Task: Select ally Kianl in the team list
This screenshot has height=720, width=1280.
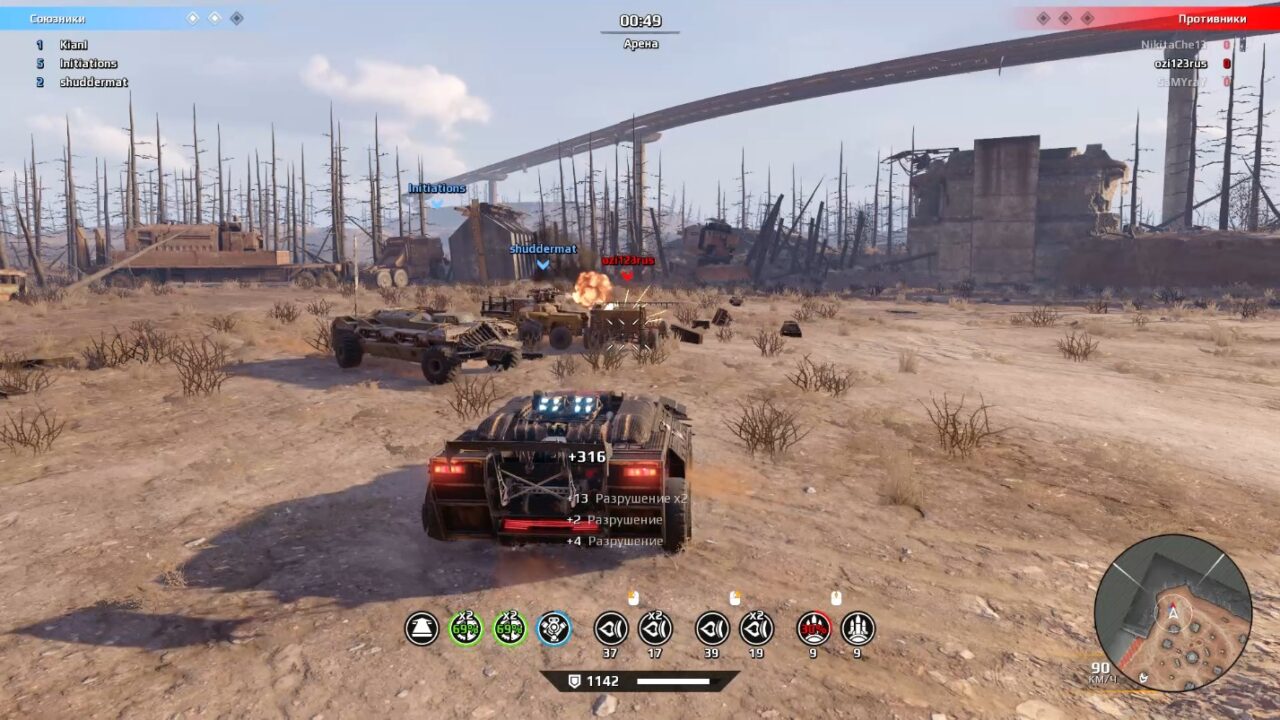Action: click(73, 45)
